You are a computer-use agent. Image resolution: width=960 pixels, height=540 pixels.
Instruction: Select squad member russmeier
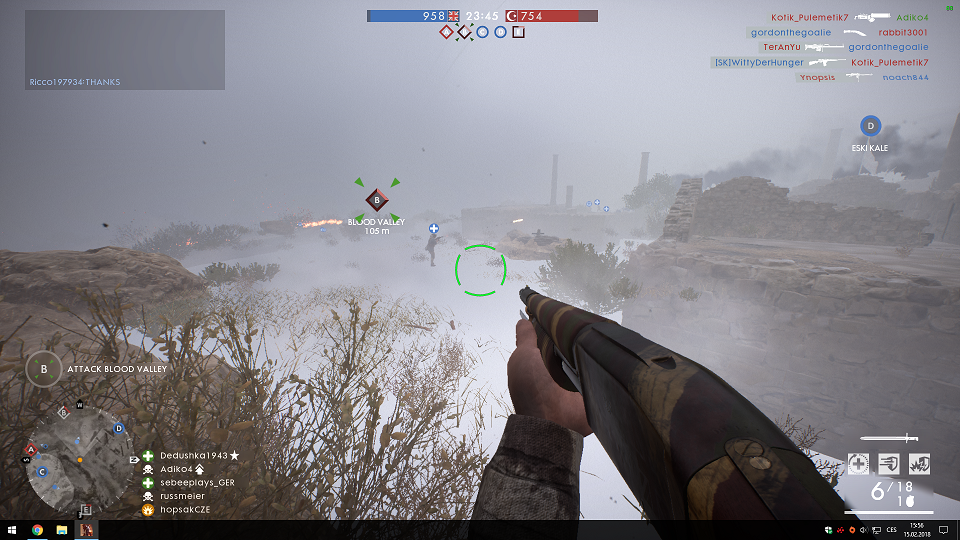point(182,495)
